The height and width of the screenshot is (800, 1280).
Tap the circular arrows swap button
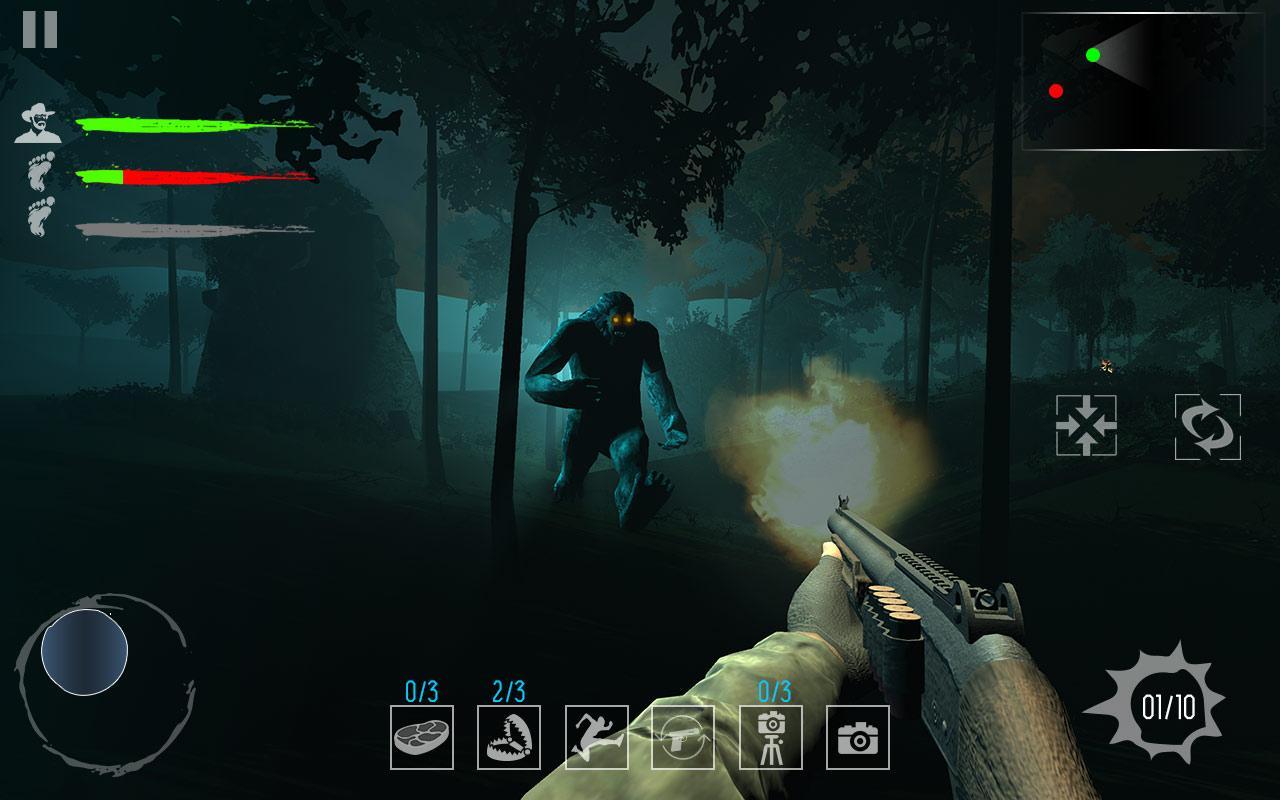coord(1208,427)
